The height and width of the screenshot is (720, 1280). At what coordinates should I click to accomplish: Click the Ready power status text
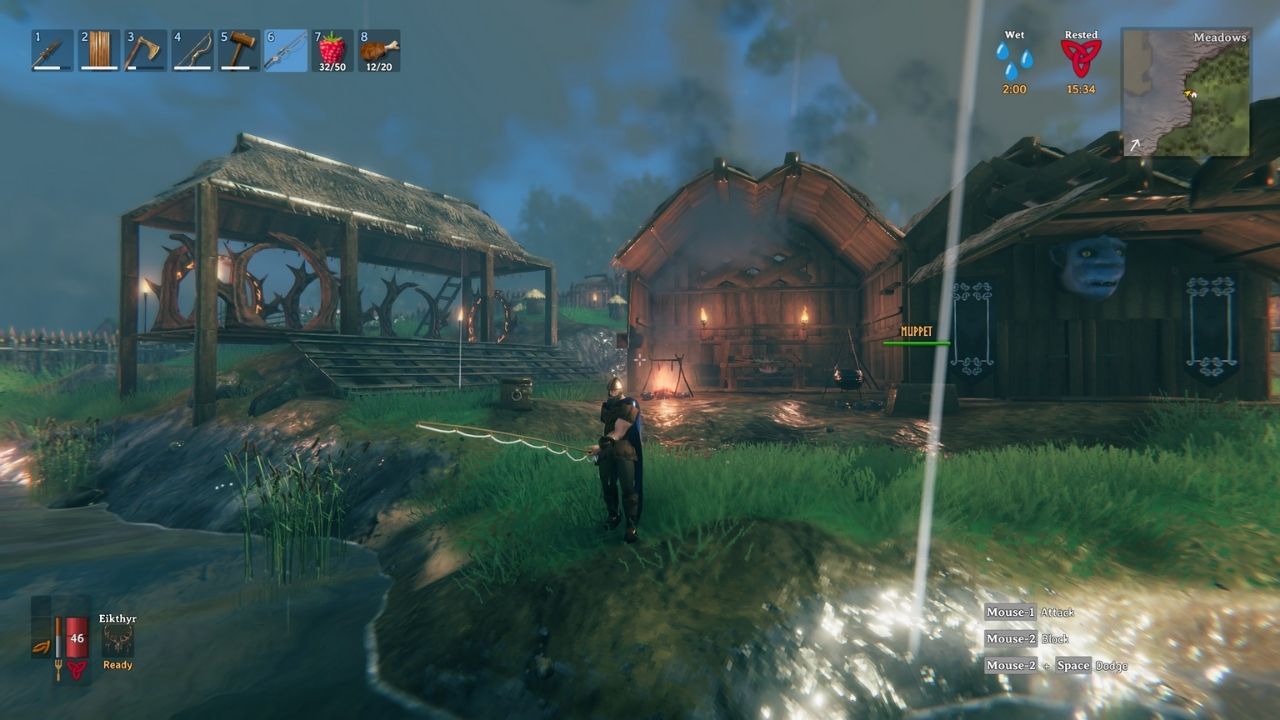(x=117, y=664)
